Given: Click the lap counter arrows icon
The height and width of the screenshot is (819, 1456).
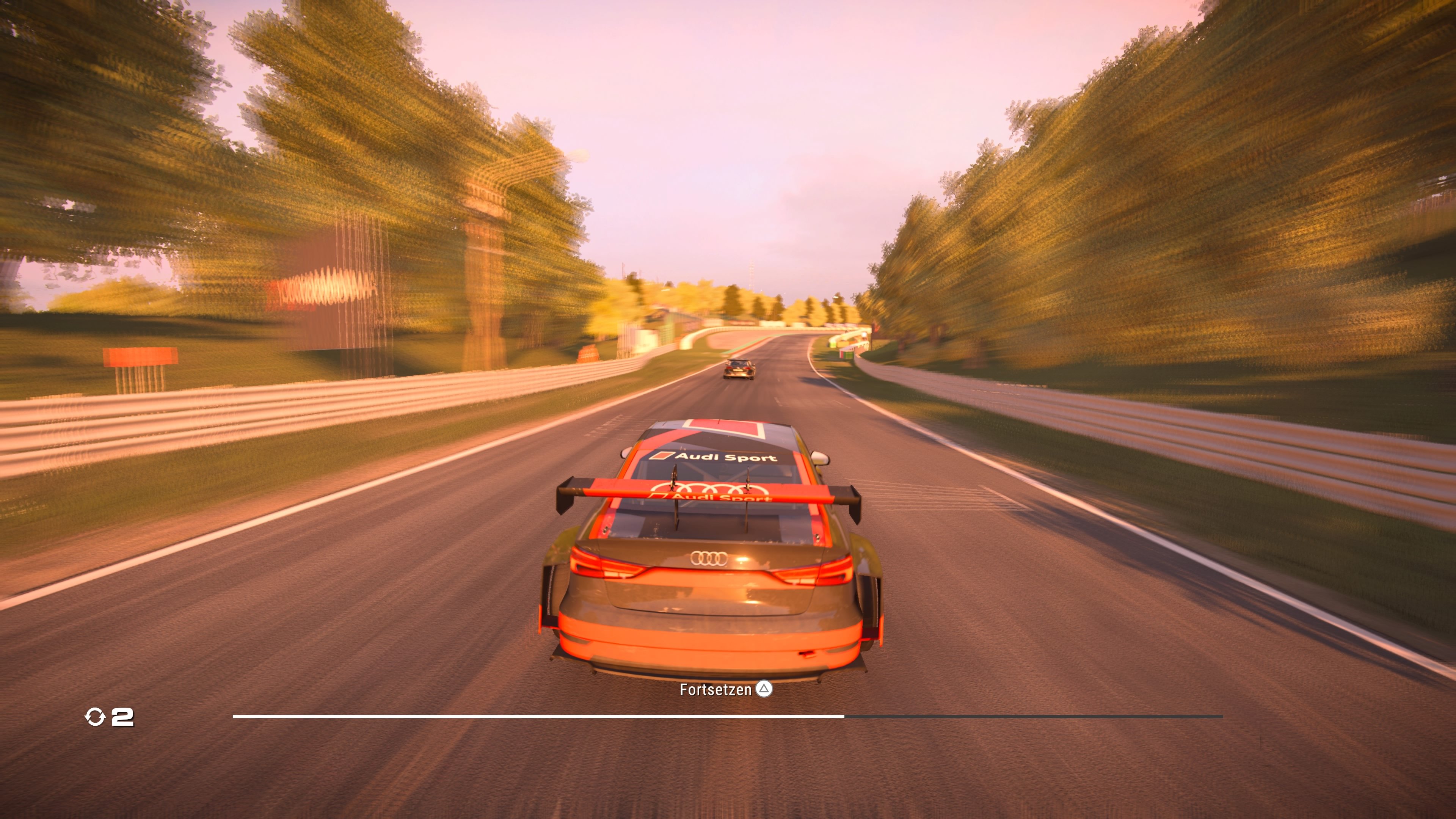Looking at the screenshot, I should tap(96, 717).
